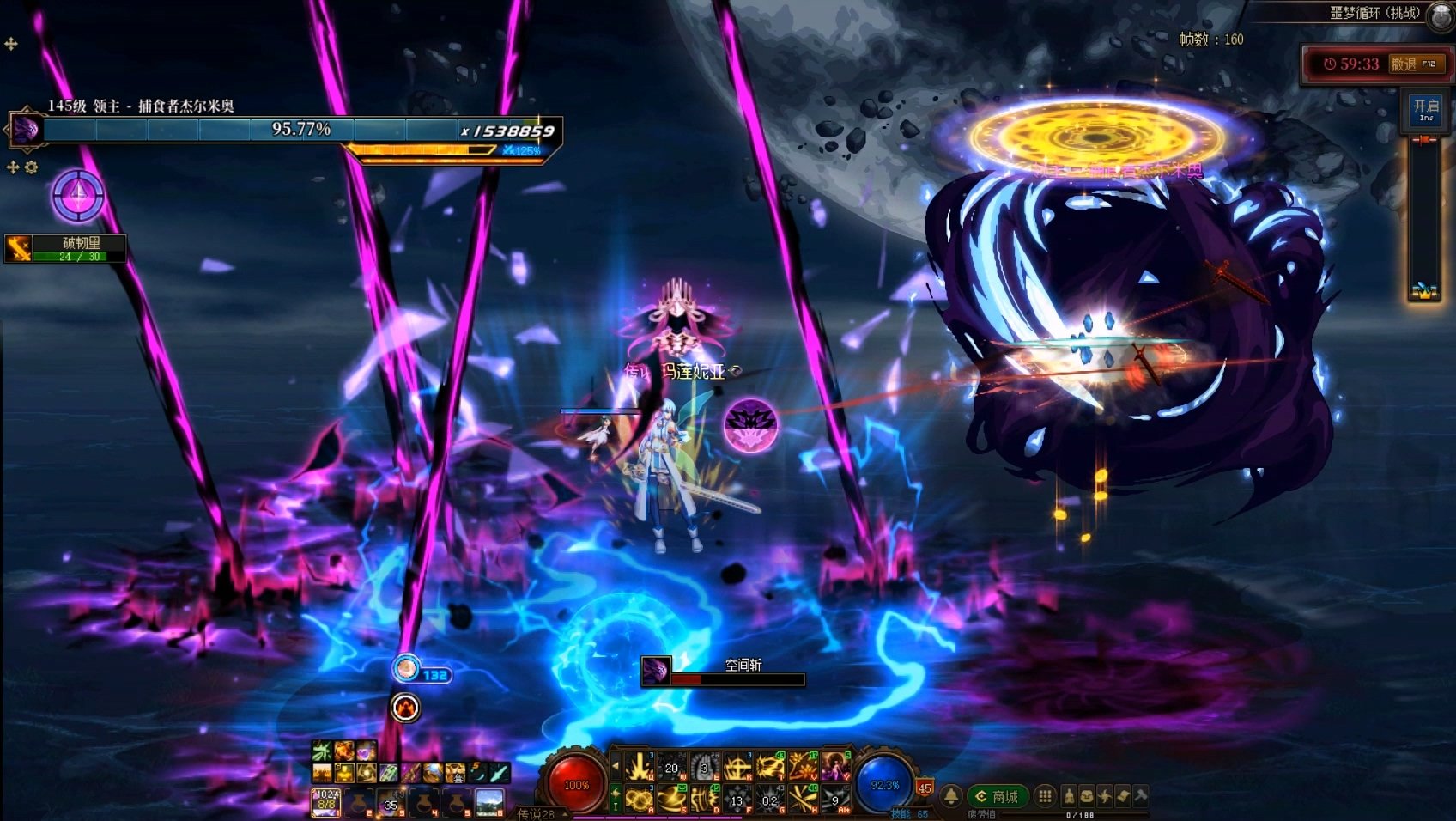This screenshot has width=1456, height=821.
Task: Open the 商城 shop
Action: (998, 797)
